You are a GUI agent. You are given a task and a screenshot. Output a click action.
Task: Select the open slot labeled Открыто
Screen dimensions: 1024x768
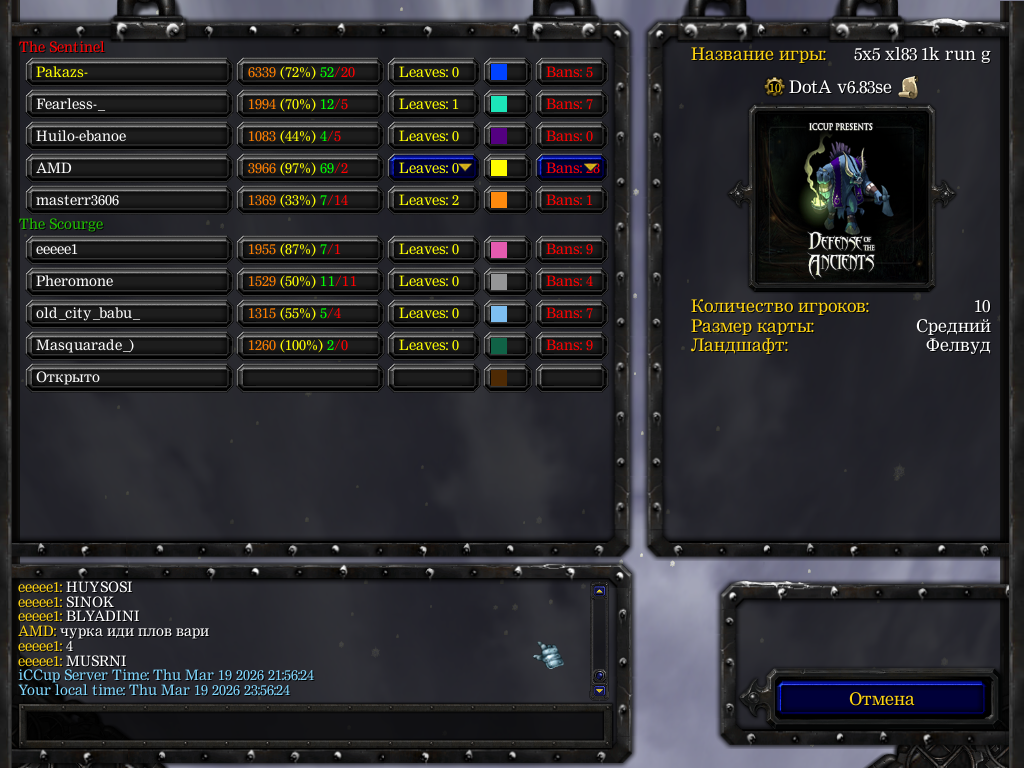coord(129,378)
